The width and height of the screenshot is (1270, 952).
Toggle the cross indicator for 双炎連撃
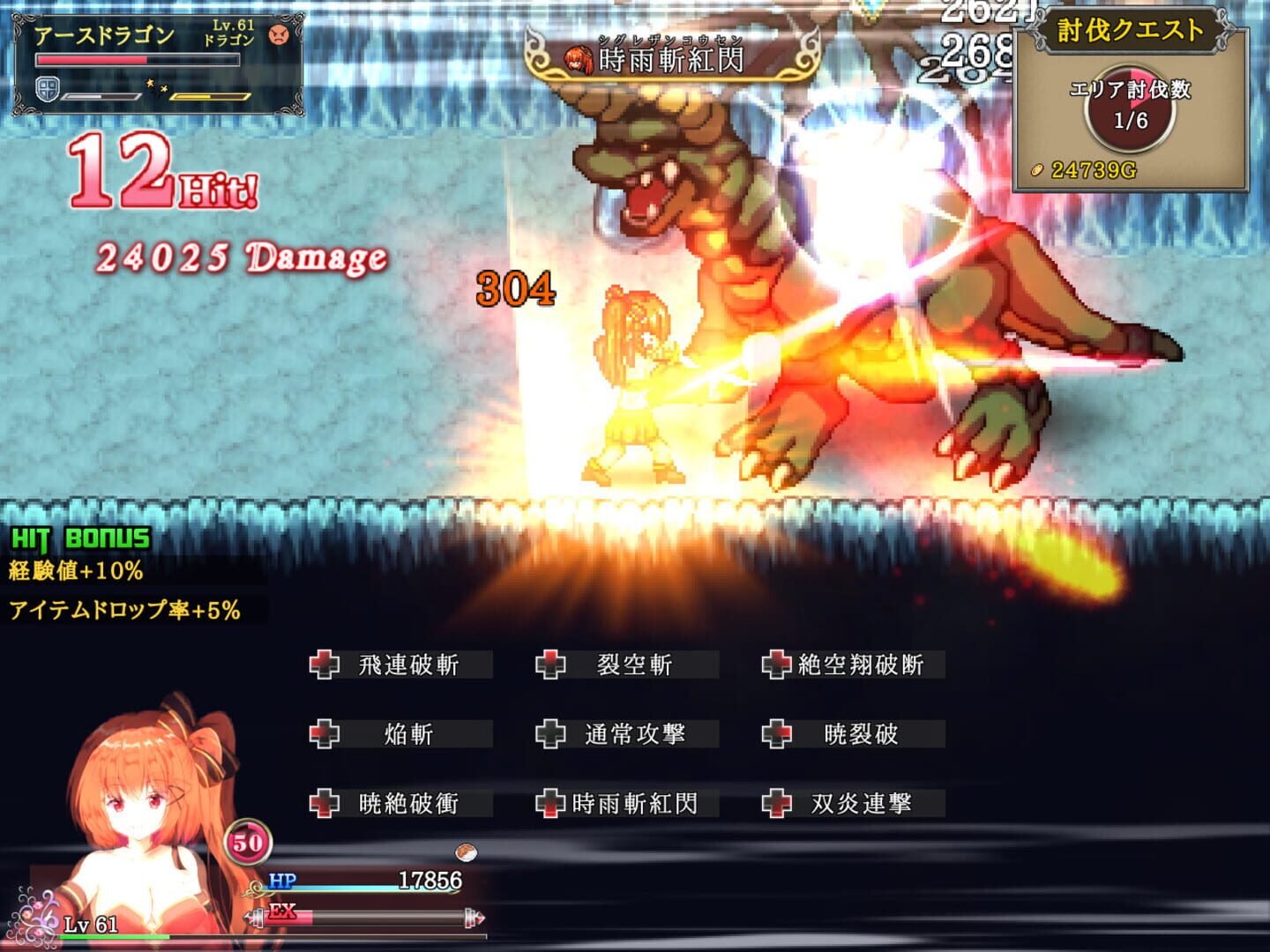776,803
